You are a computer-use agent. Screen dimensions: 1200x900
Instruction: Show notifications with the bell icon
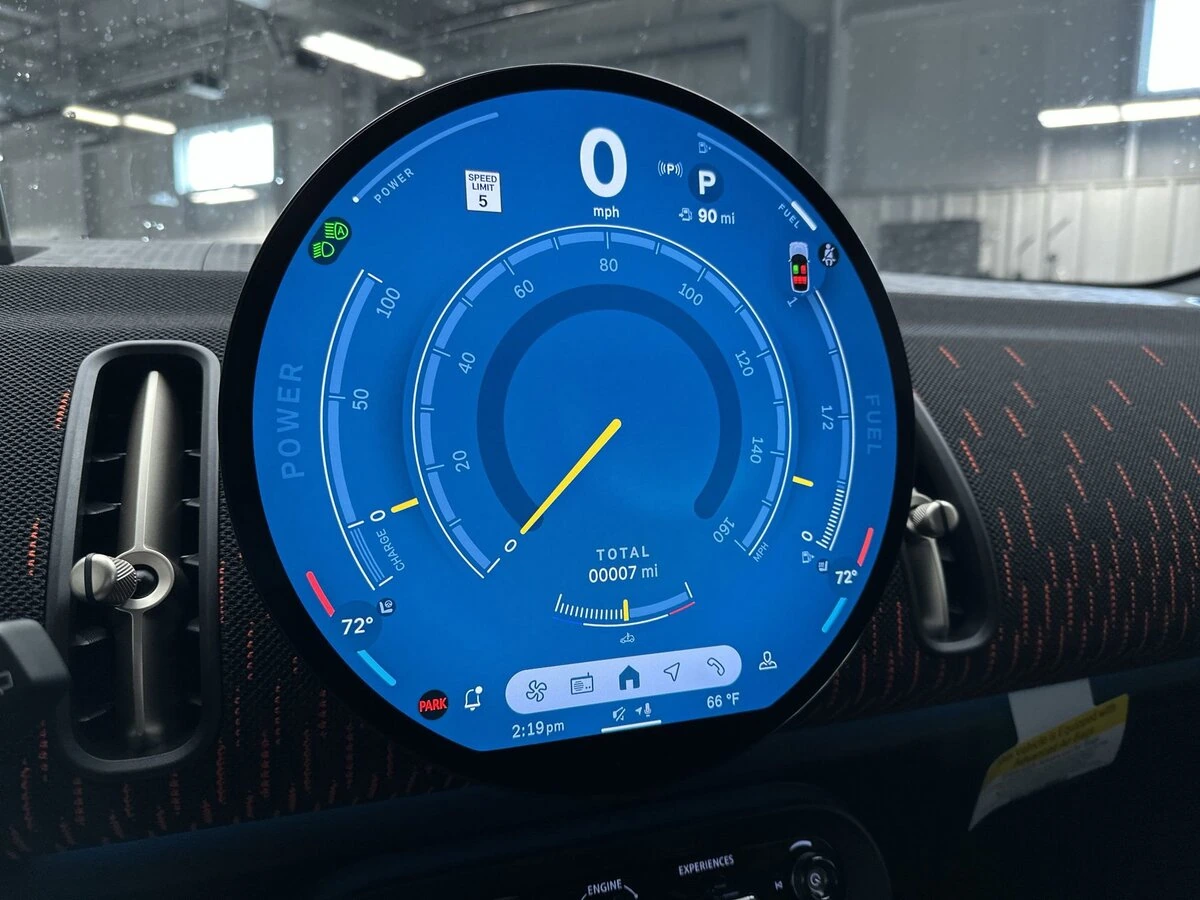tap(473, 701)
